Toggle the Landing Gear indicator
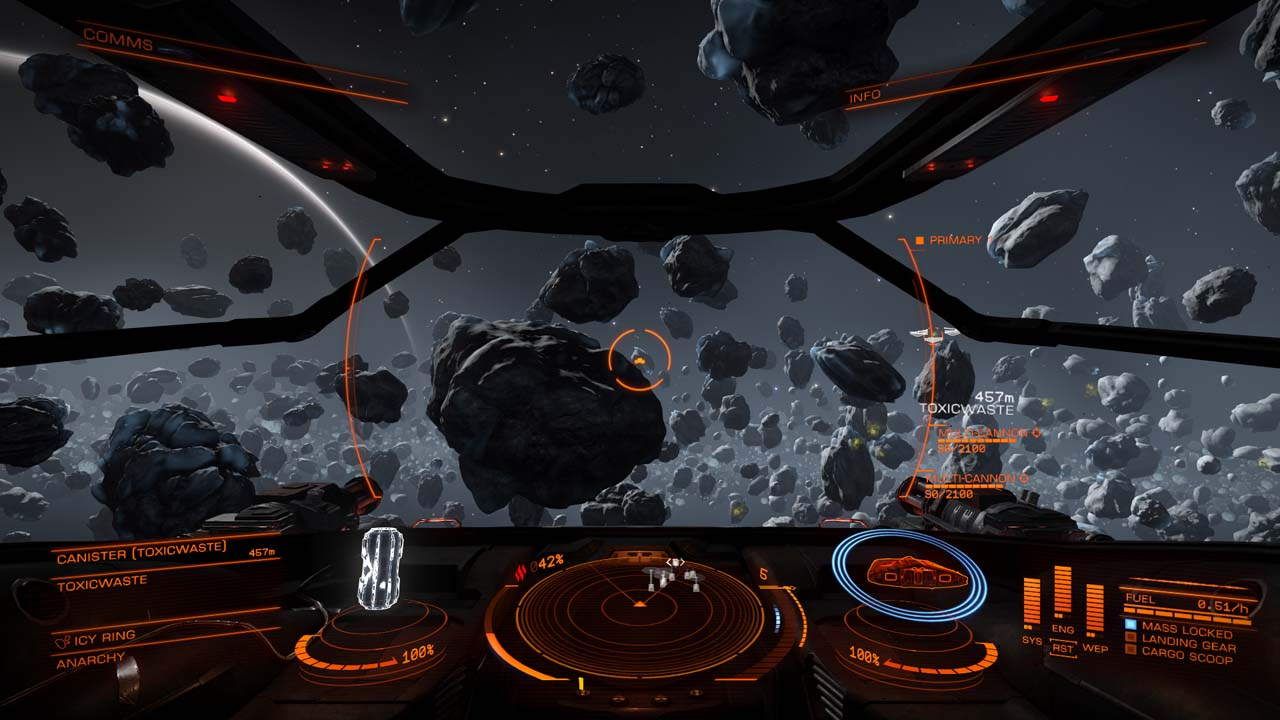Viewport: 1280px width, 720px height. 1188,645
